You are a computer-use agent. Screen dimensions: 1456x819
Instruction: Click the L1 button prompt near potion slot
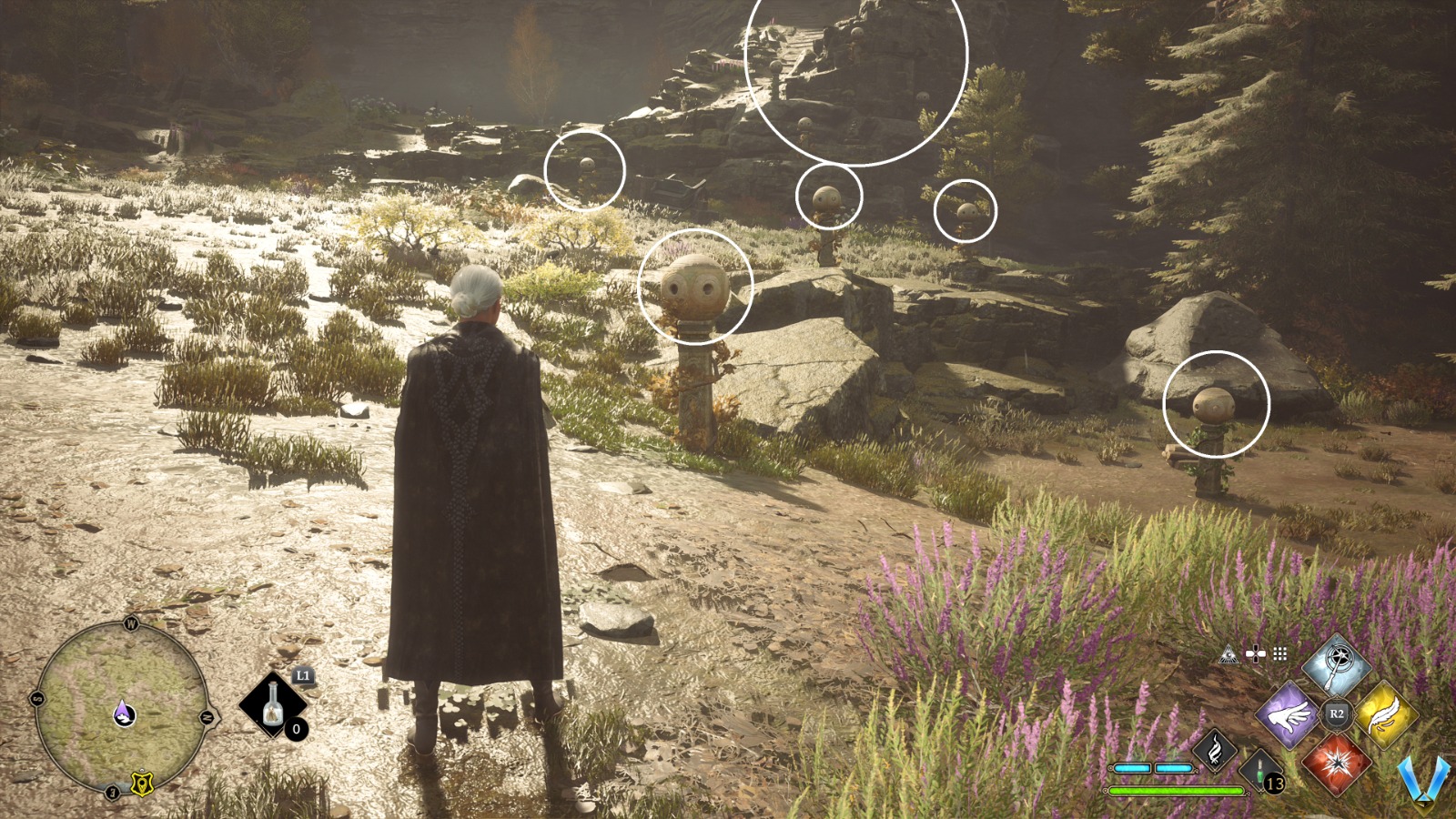[x=303, y=675]
